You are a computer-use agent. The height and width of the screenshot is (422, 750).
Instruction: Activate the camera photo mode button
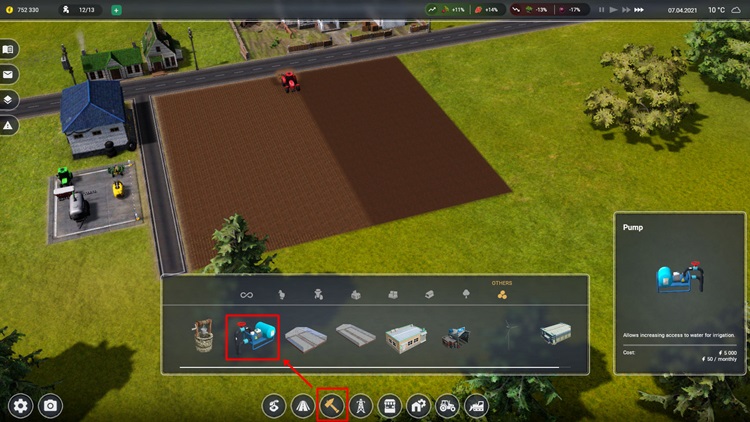(x=50, y=406)
